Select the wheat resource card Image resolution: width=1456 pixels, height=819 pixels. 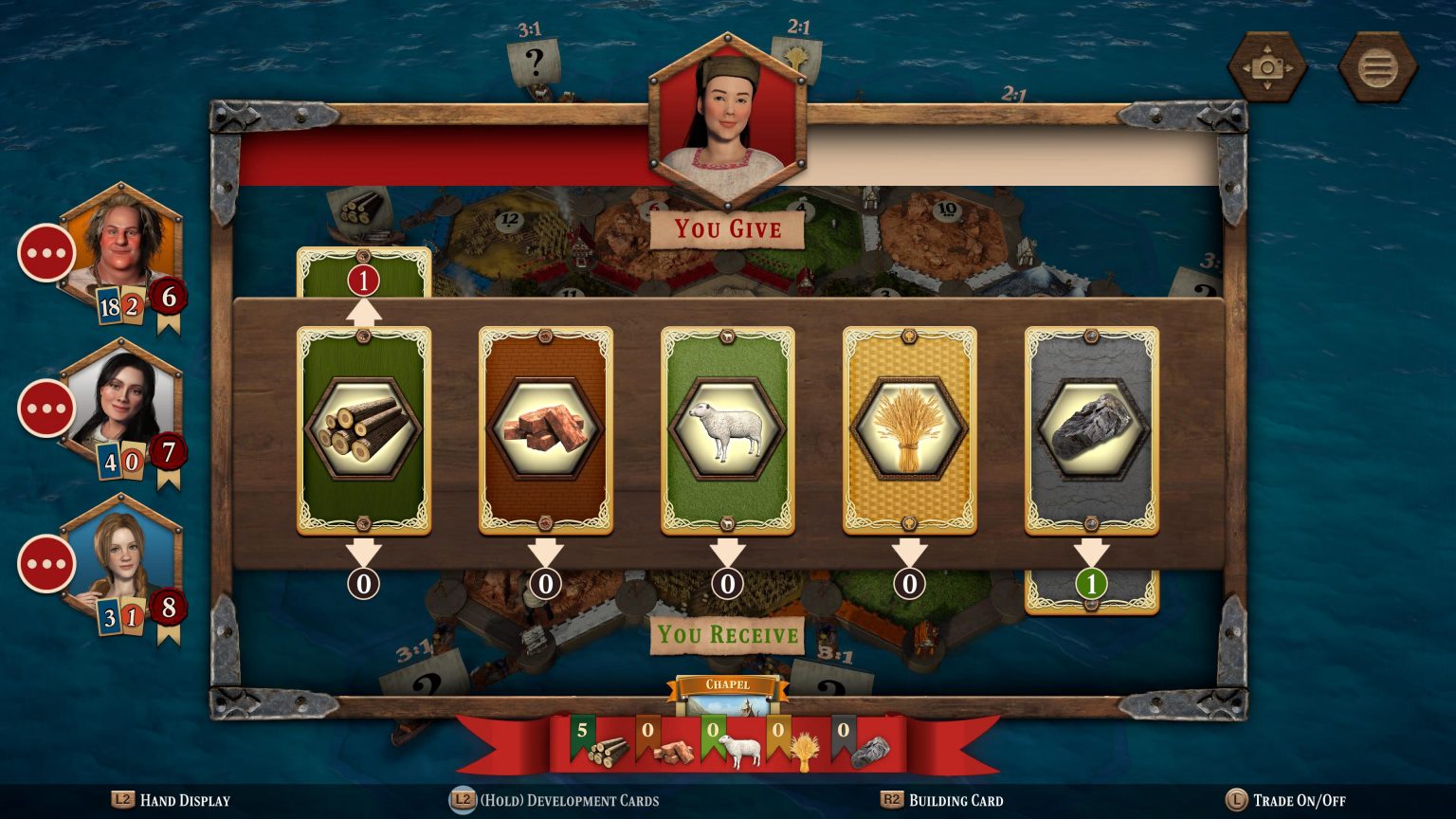909,431
